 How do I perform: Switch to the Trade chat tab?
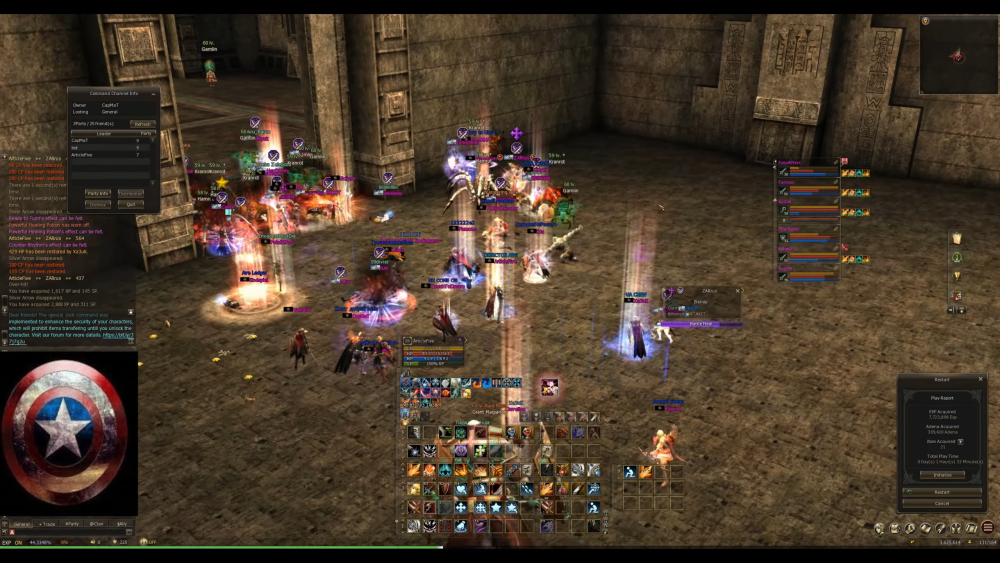point(47,524)
